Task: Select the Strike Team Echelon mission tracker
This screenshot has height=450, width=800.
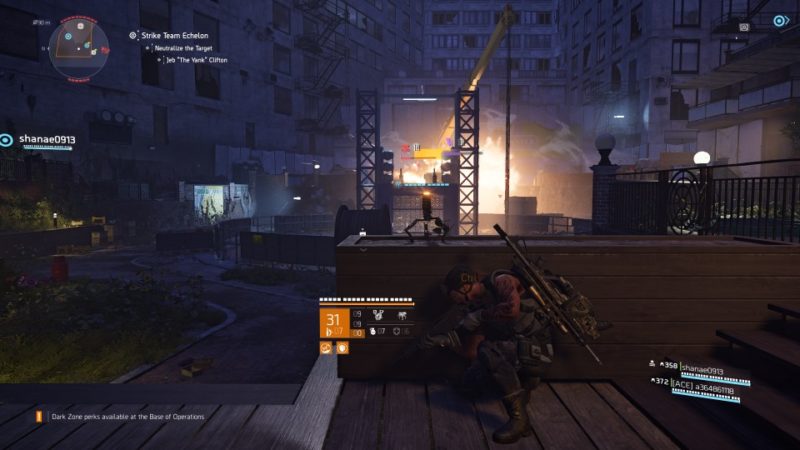Action: point(174,35)
